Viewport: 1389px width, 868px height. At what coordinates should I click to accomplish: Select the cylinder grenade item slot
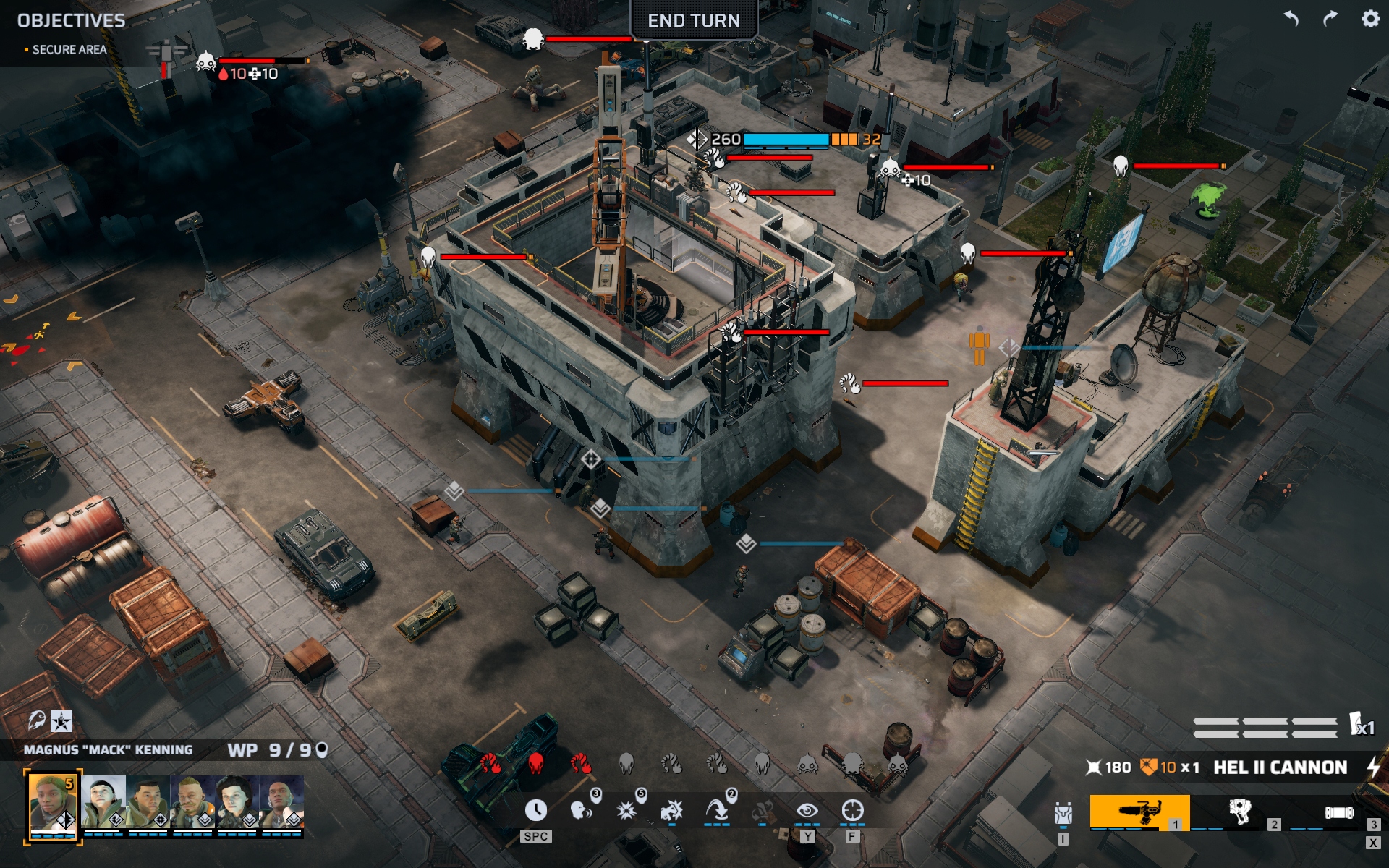coord(1338,812)
